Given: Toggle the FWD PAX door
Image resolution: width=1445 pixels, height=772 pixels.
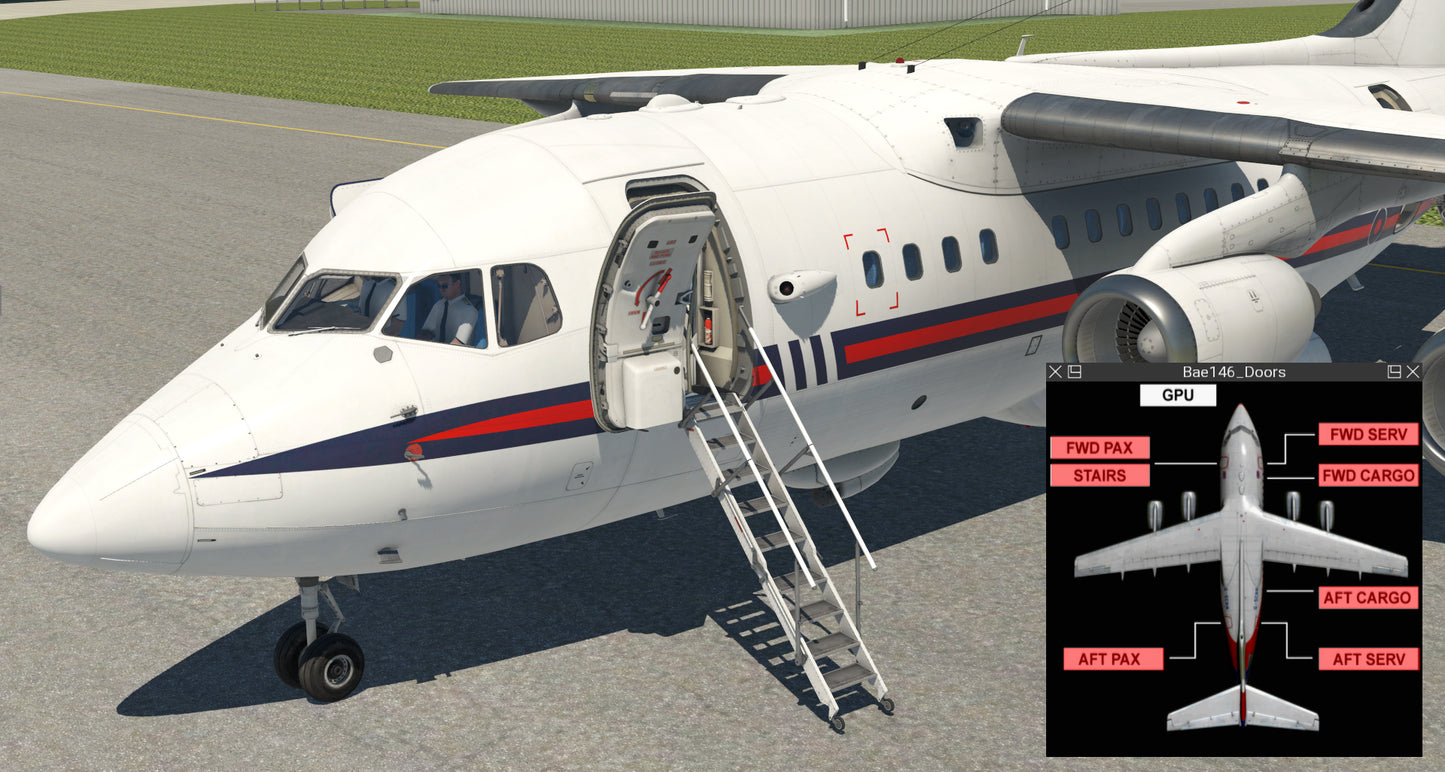Looking at the screenshot, I should pos(1099,448).
